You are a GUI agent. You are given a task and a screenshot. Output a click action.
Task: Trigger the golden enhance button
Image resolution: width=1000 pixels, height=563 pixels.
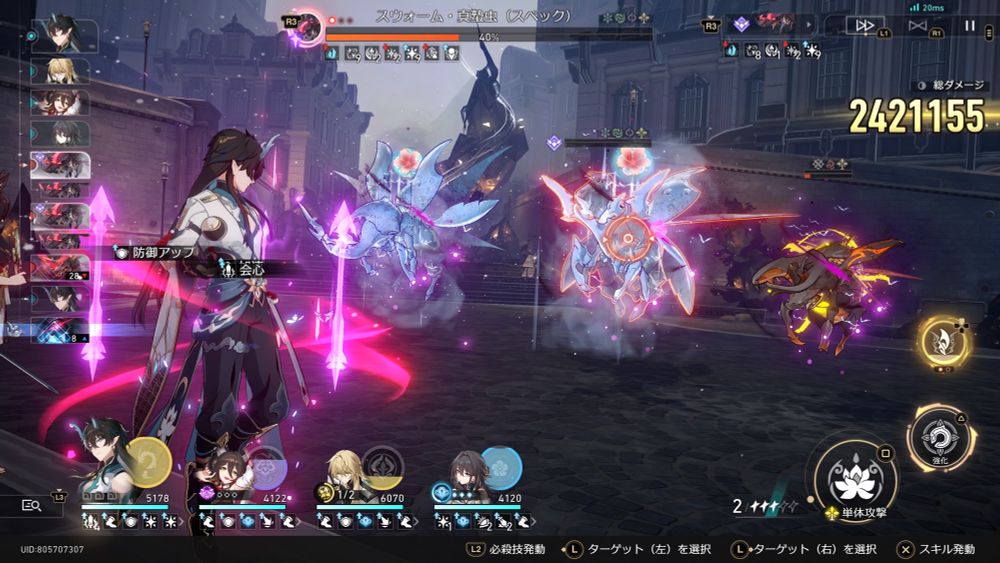(945, 341)
